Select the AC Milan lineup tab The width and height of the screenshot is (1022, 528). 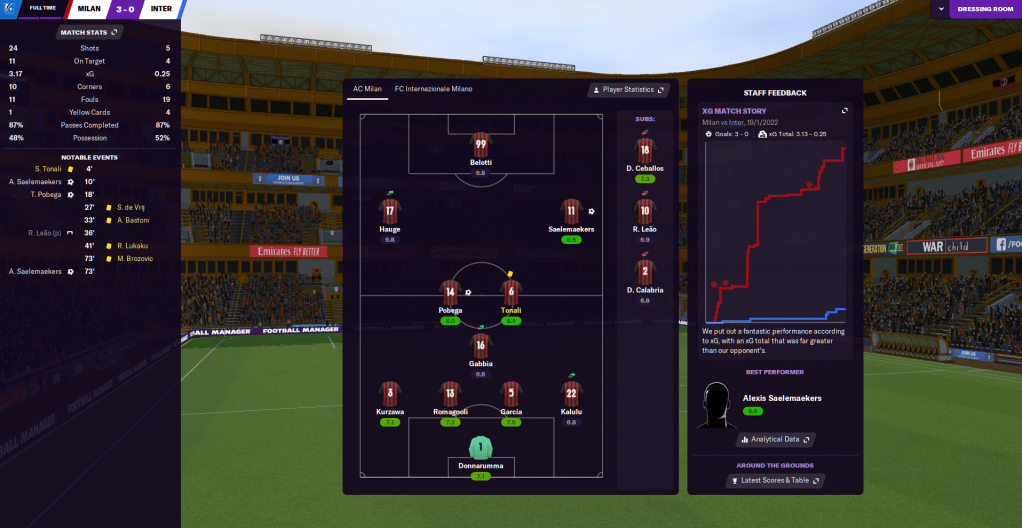pos(366,89)
